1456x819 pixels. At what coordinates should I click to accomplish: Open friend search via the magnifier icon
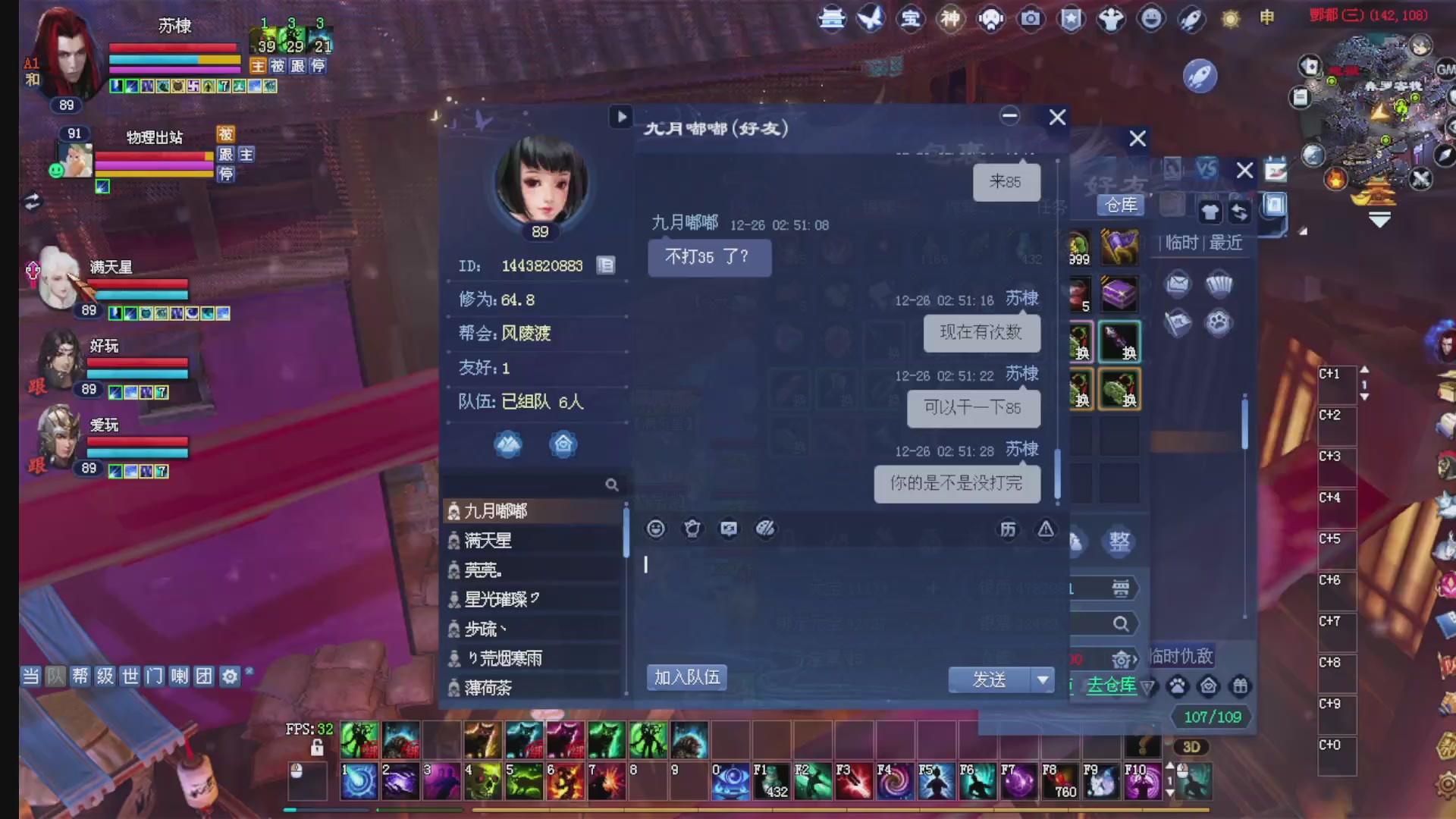[x=612, y=484]
